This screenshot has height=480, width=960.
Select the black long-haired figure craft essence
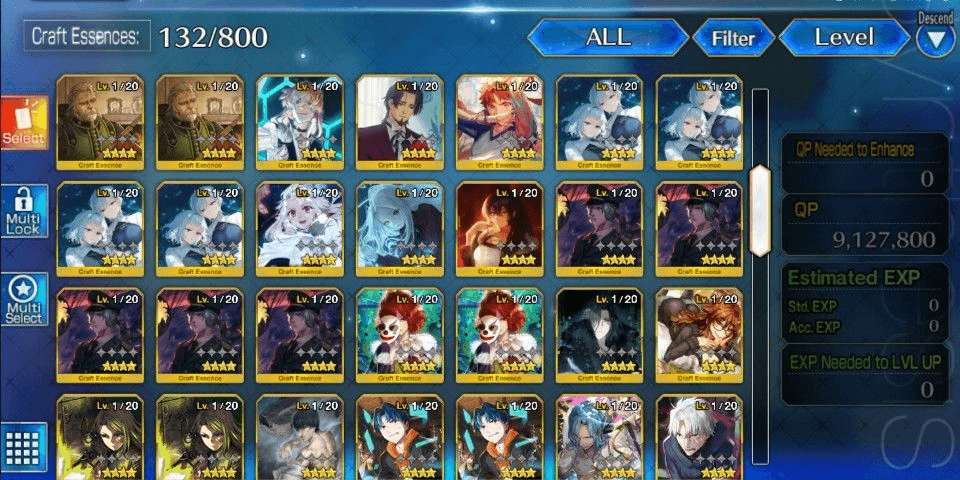click(x=600, y=335)
